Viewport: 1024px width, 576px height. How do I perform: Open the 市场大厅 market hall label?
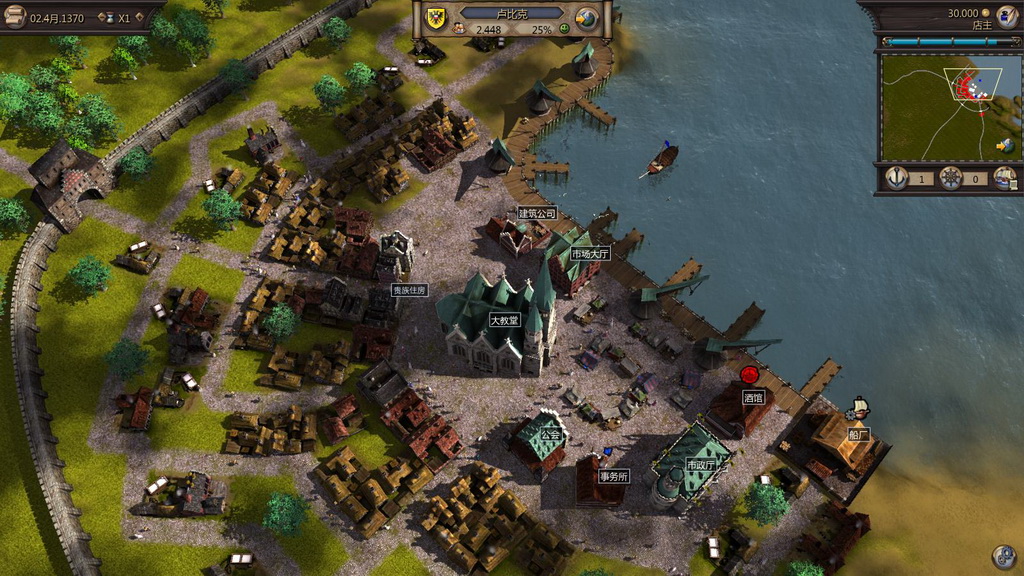[x=589, y=254]
